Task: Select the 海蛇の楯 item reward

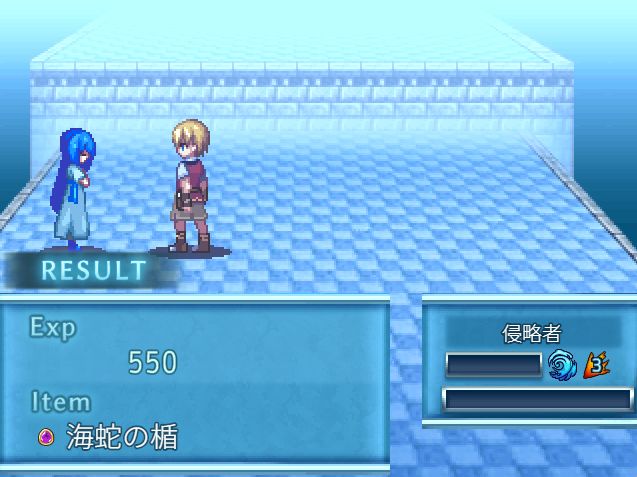Action: [111, 437]
